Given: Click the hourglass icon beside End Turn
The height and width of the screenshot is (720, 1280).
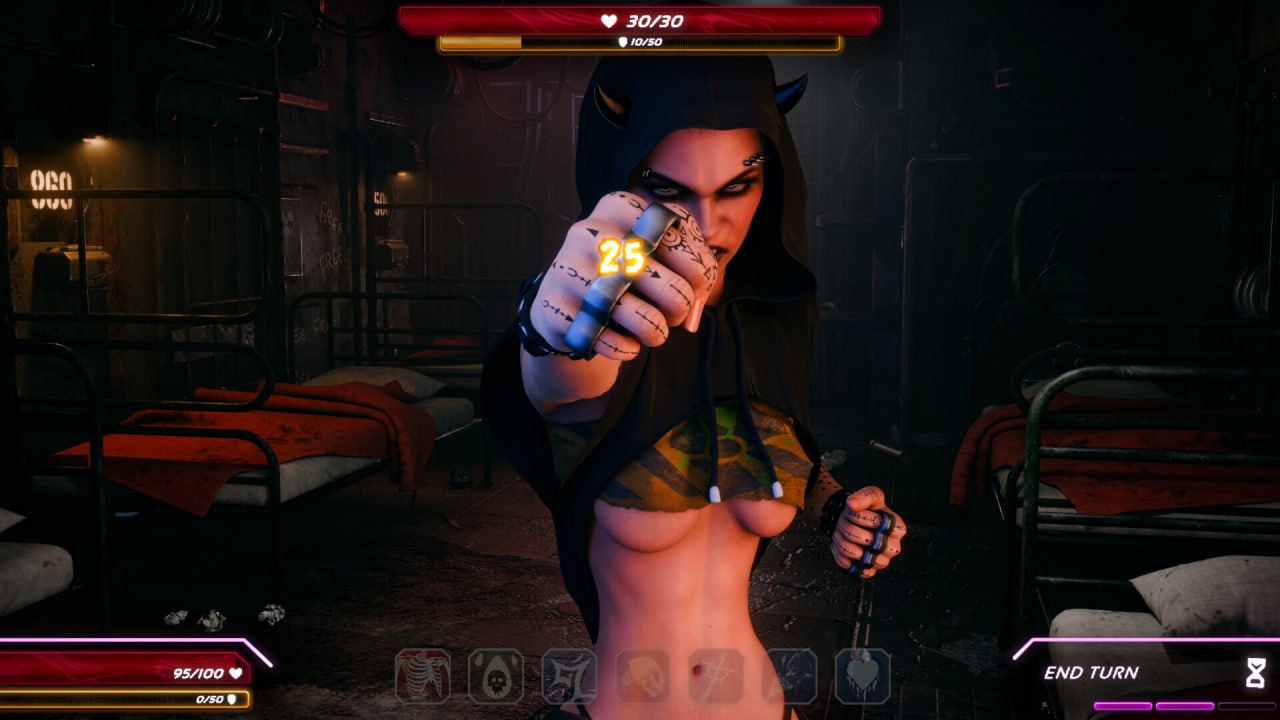Looking at the screenshot, I should pyautogui.click(x=1257, y=674).
